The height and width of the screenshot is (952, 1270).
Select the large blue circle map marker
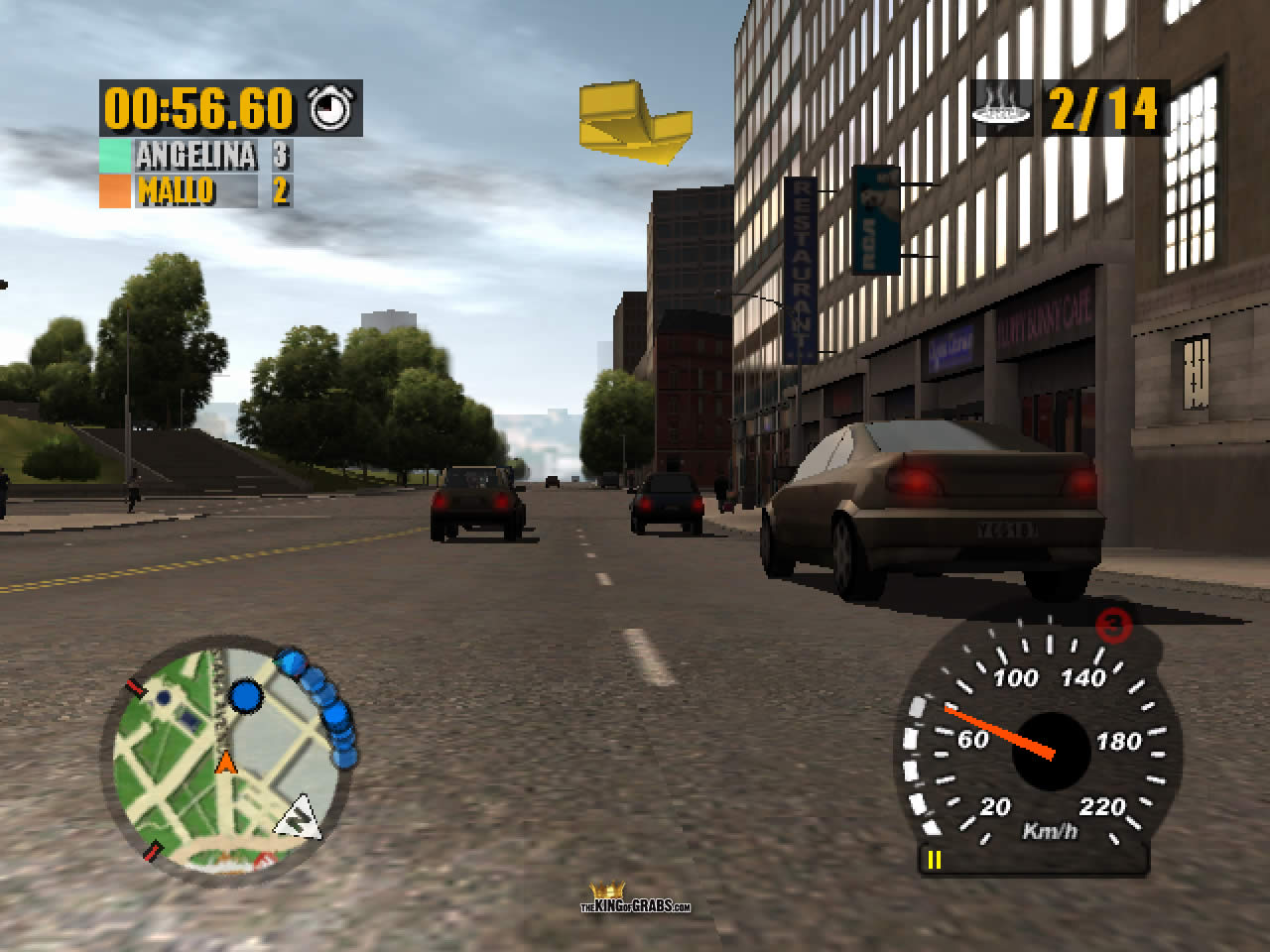click(245, 696)
